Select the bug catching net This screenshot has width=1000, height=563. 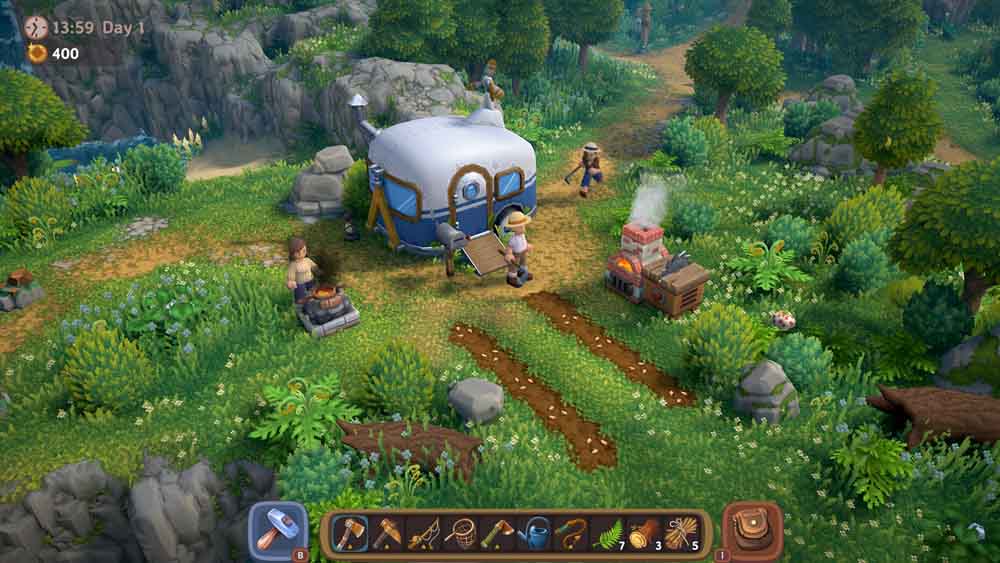tap(460, 534)
